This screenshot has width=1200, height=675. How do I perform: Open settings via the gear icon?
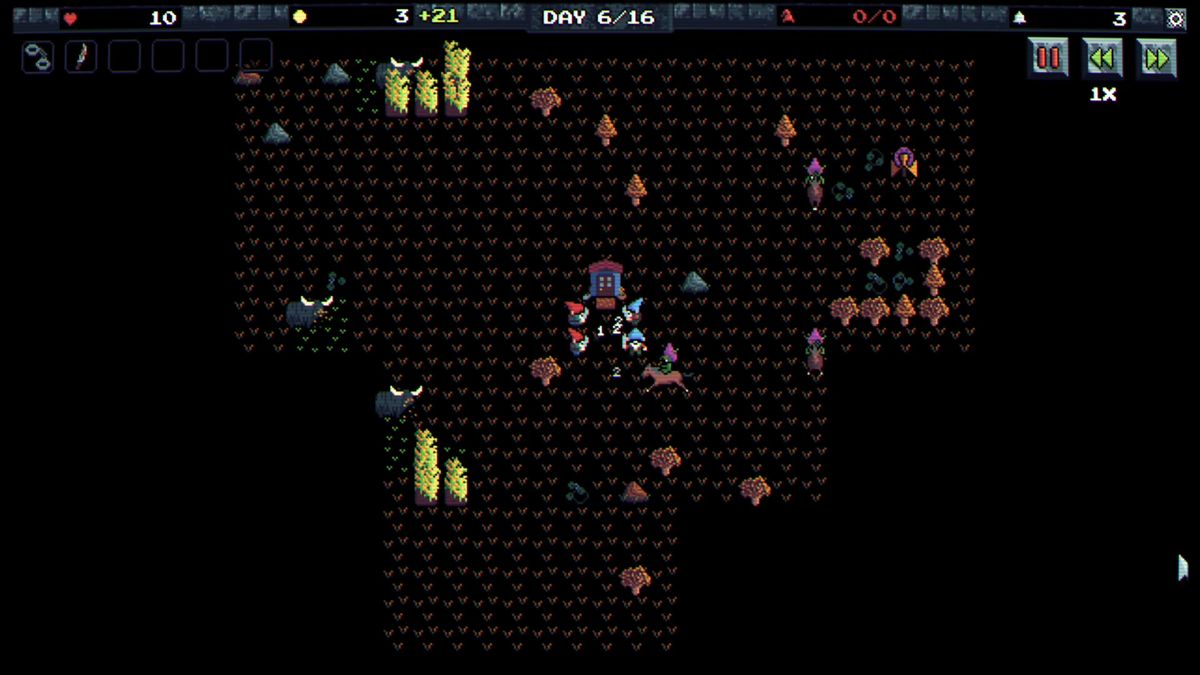(1175, 18)
